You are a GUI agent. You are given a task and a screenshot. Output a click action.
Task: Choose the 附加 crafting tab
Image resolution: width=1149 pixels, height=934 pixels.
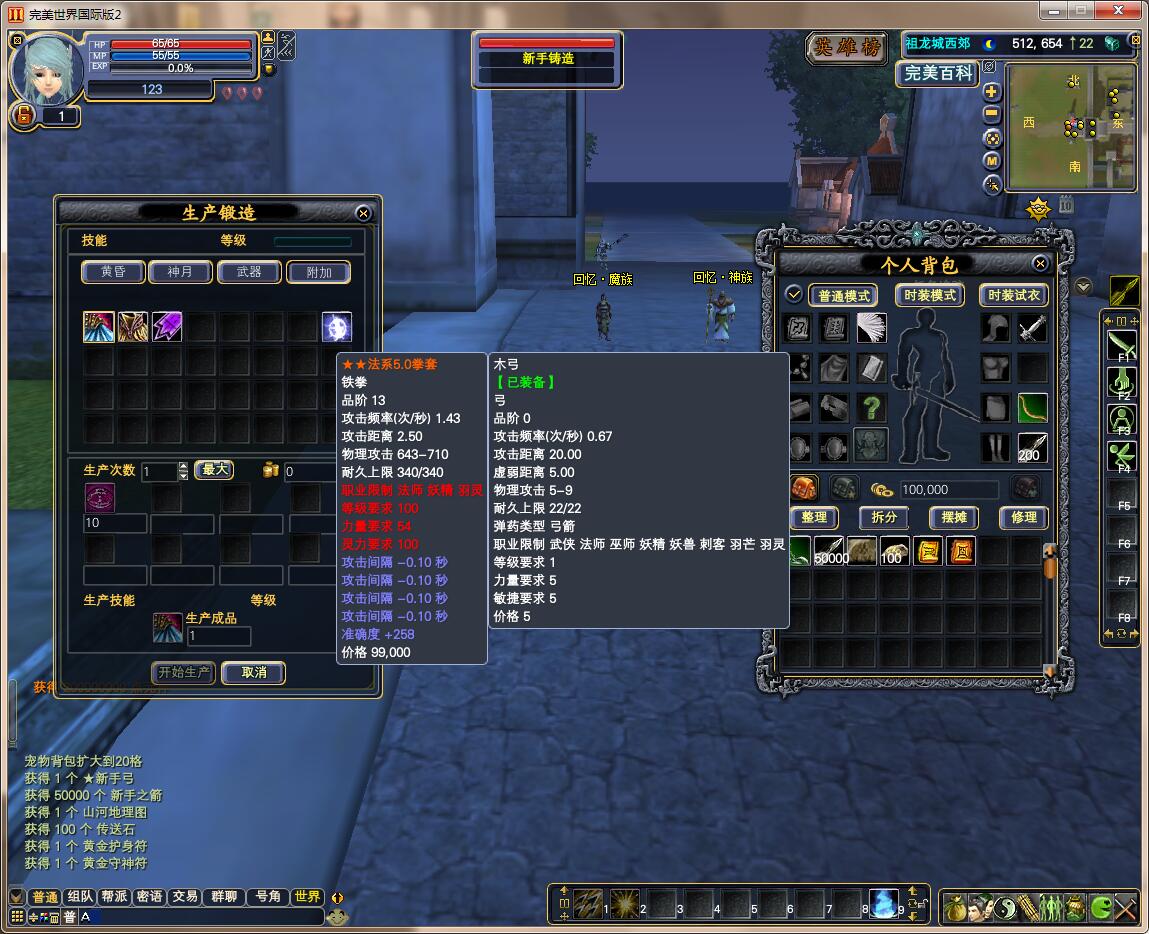tap(319, 272)
